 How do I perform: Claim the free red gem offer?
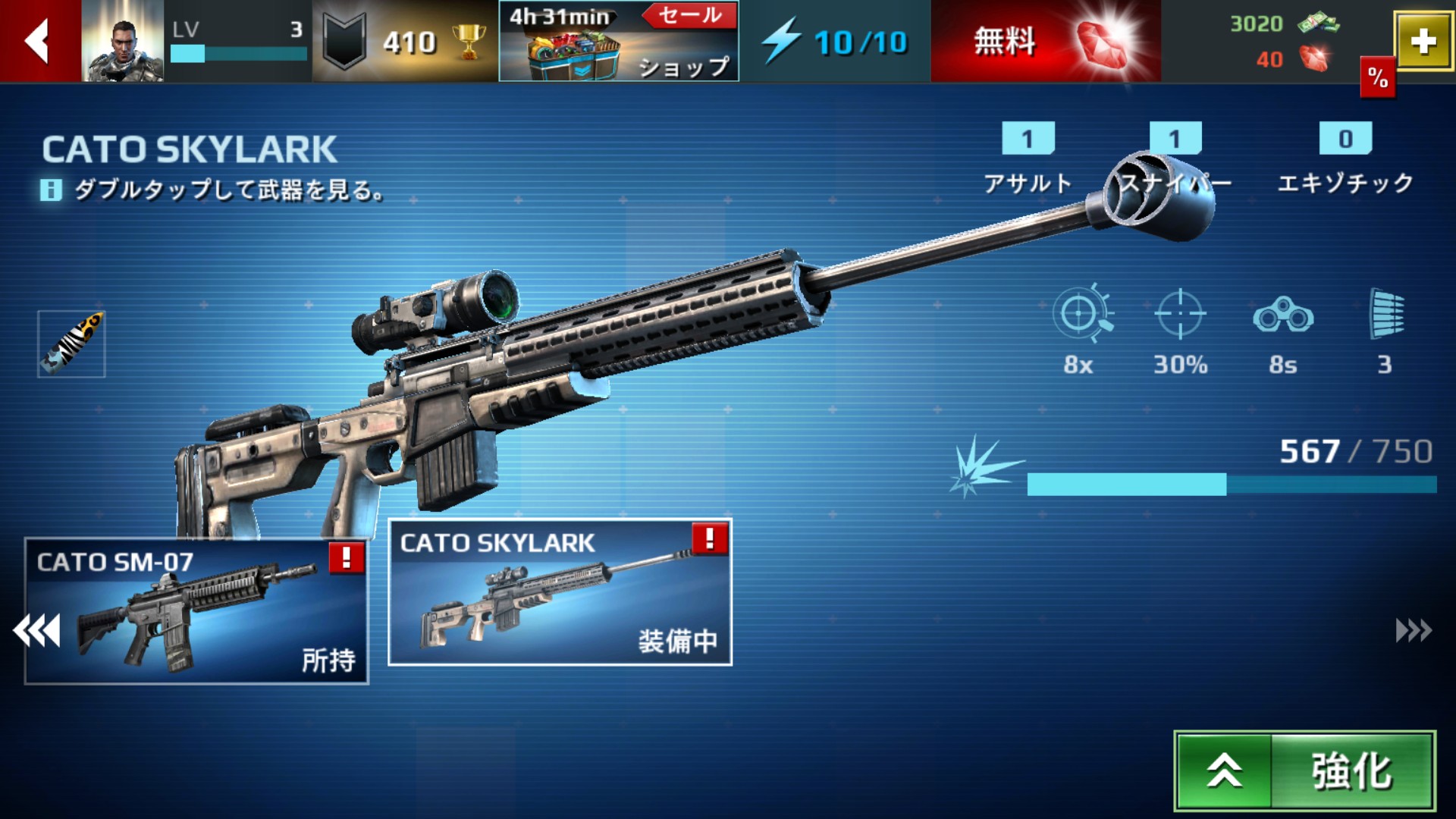pos(1045,41)
